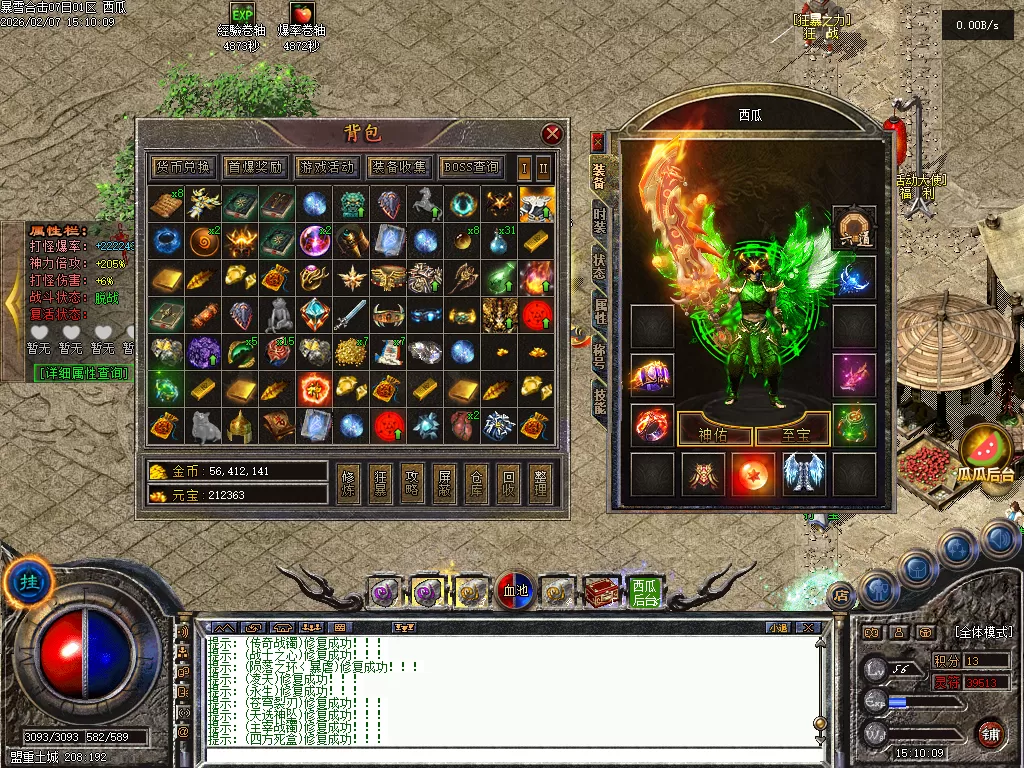Open the 仓库 warehouse
1024x768 pixels.
pyautogui.click(x=476, y=483)
